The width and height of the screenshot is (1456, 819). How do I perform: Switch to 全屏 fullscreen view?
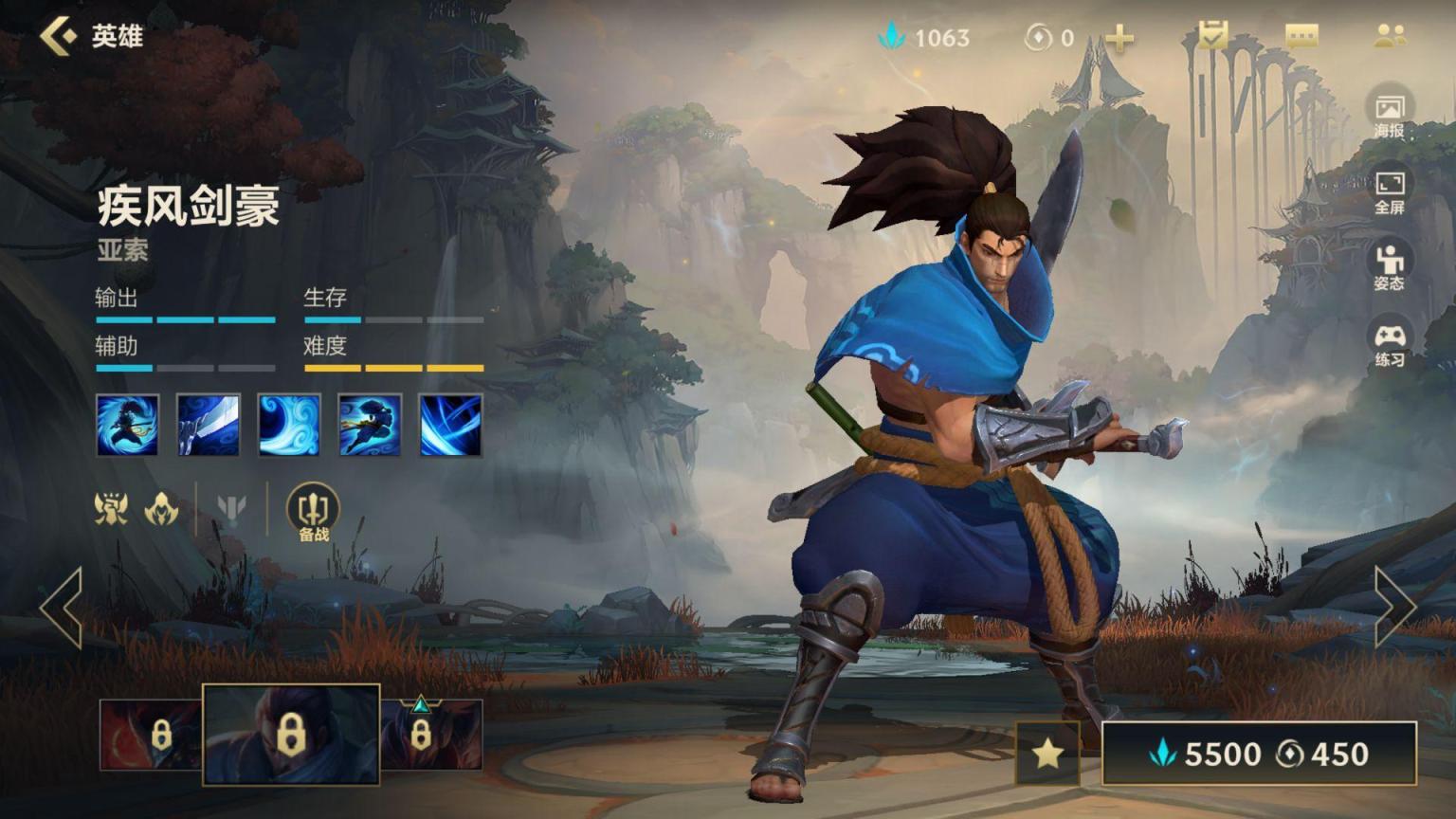(x=1389, y=191)
